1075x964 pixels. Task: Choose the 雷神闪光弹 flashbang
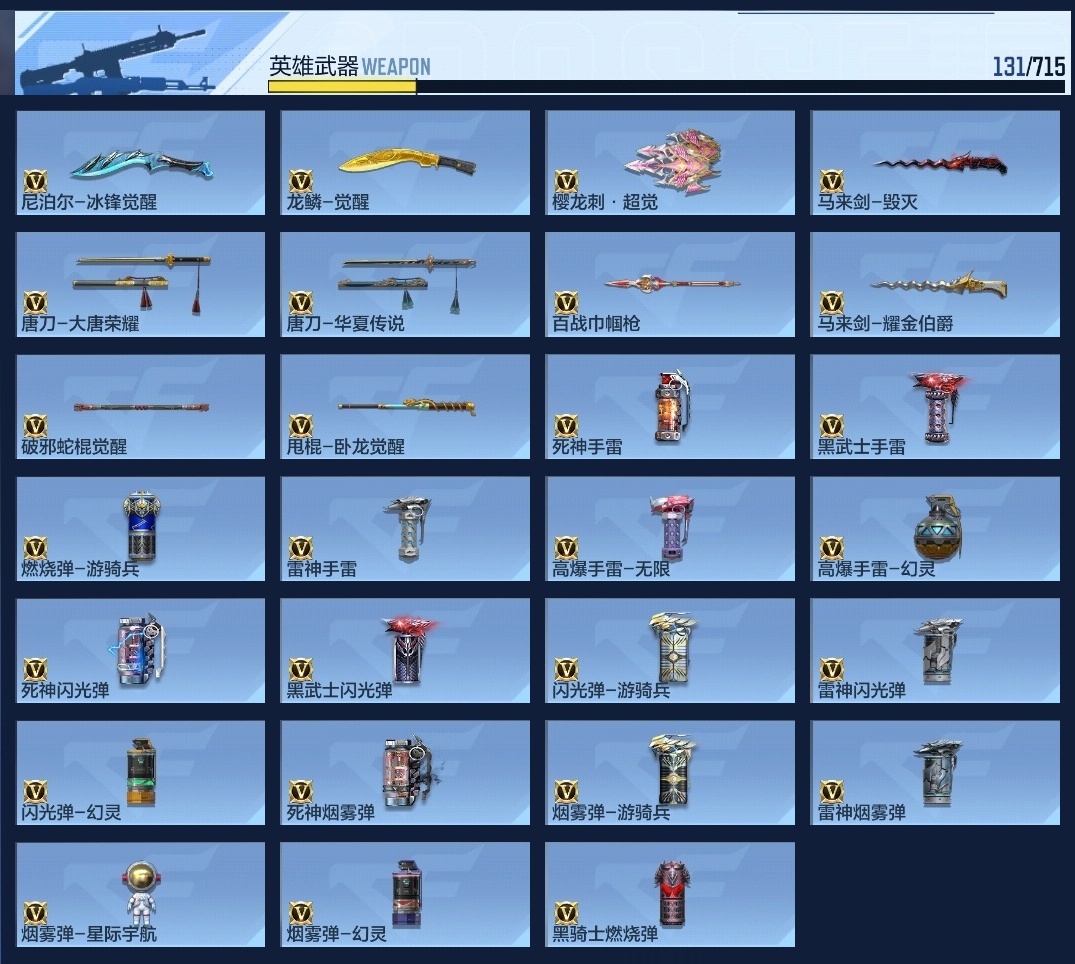click(x=935, y=651)
